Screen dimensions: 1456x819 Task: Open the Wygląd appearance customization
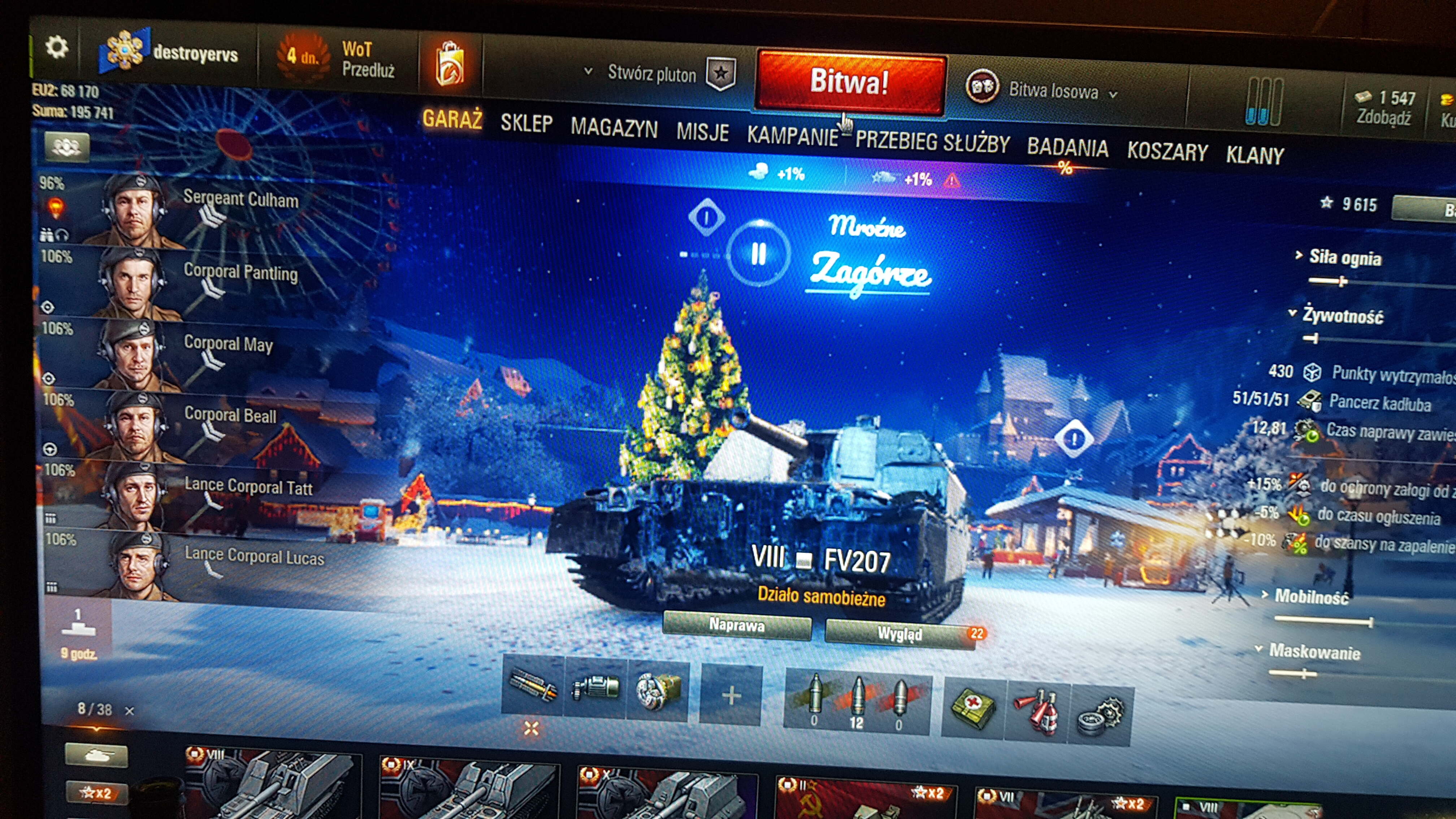point(900,634)
